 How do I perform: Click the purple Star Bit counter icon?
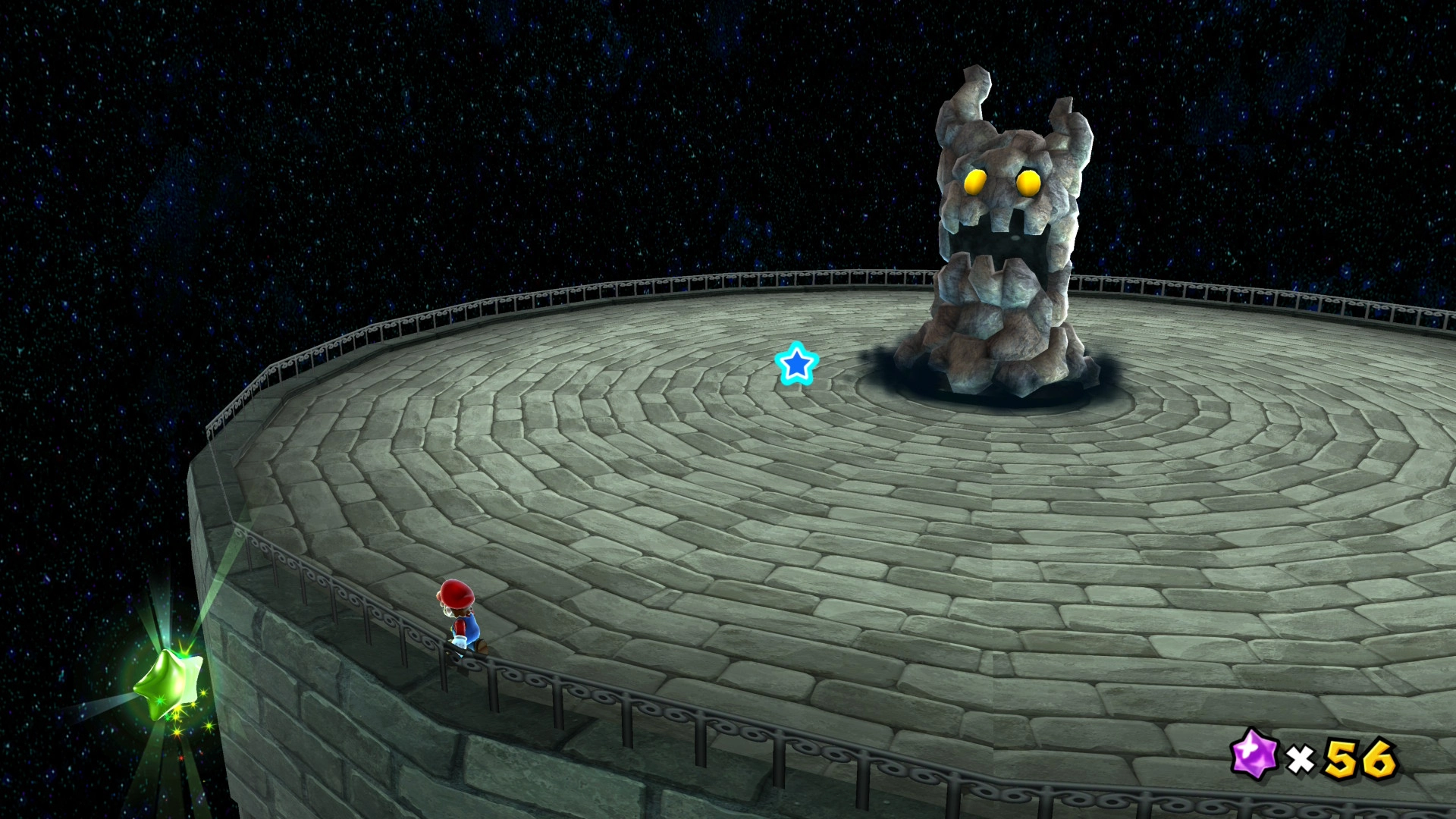(x=1254, y=755)
